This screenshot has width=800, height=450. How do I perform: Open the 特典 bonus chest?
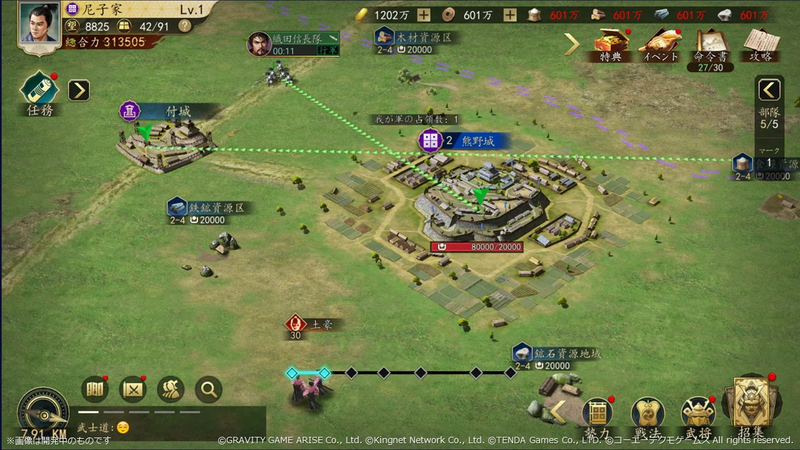pos(610,44)
